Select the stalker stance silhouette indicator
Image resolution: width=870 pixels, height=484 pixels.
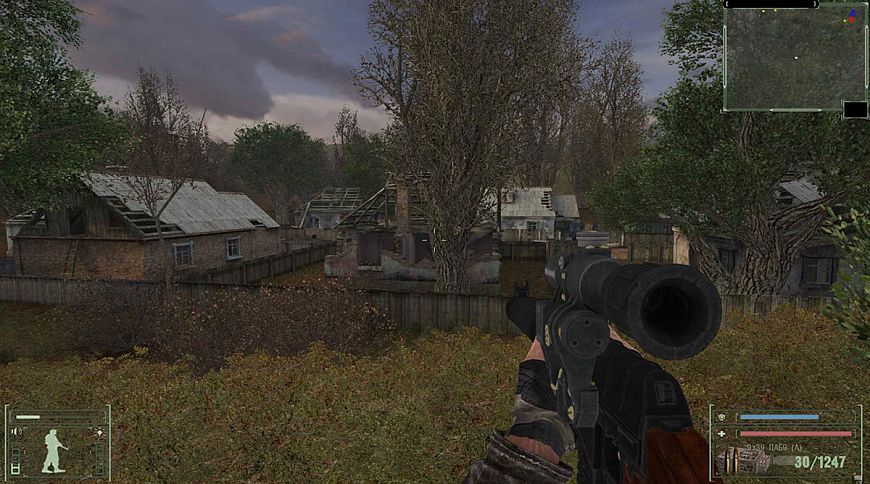click(x=54, y=449)
